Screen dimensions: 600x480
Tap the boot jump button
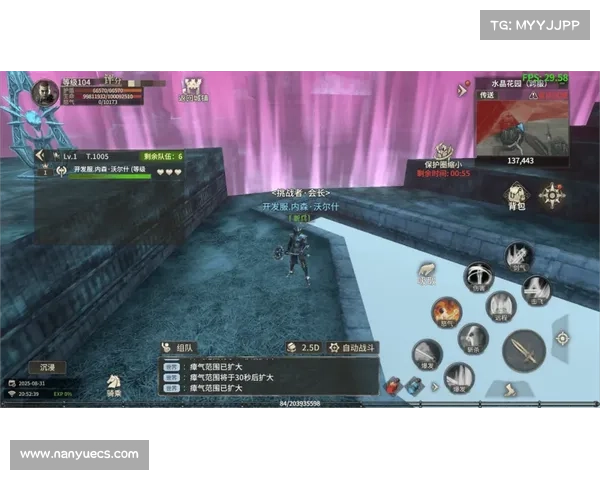(x=509, y=388)
